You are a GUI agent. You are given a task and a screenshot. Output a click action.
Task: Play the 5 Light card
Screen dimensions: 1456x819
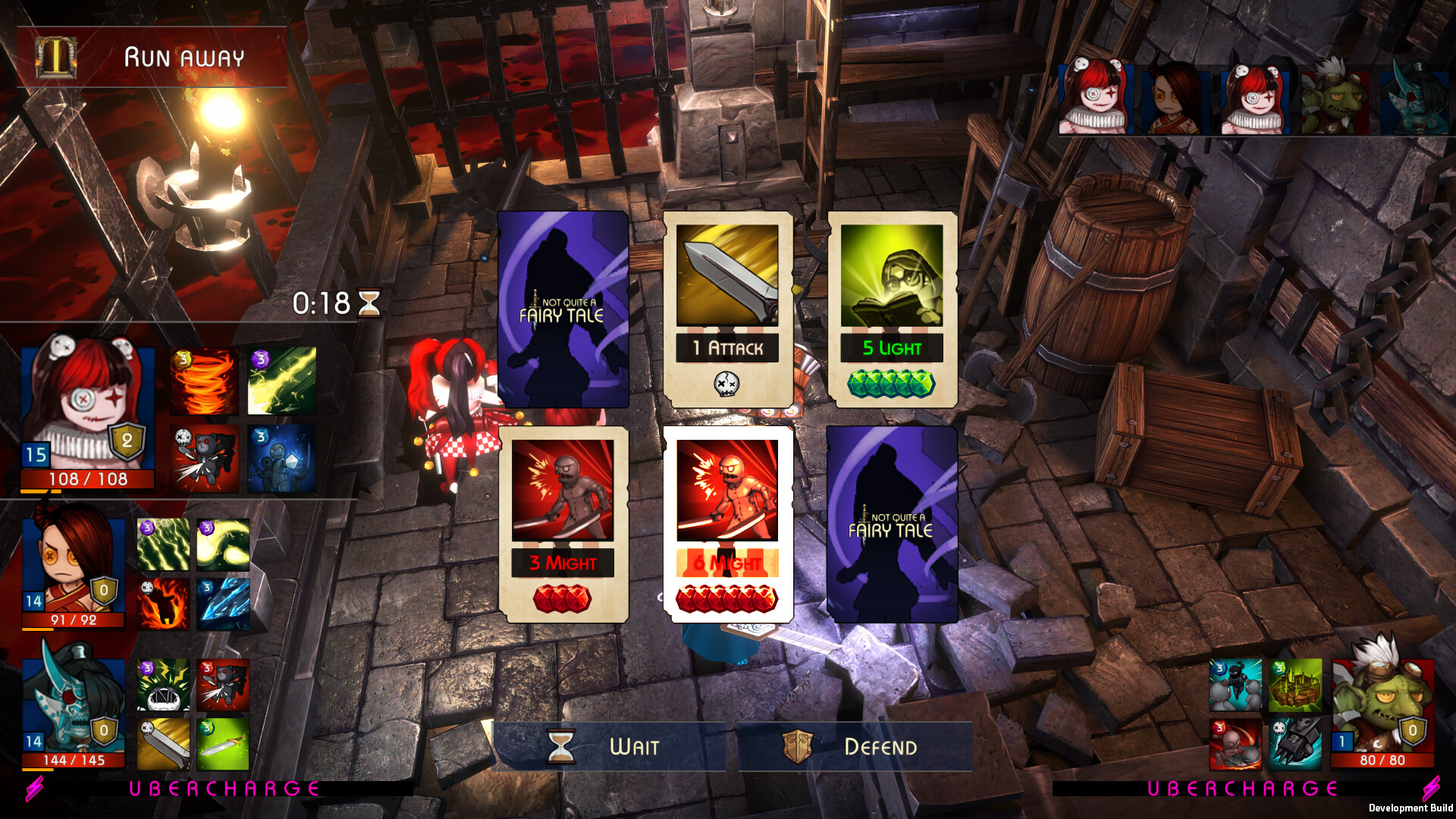coord(895,311)
